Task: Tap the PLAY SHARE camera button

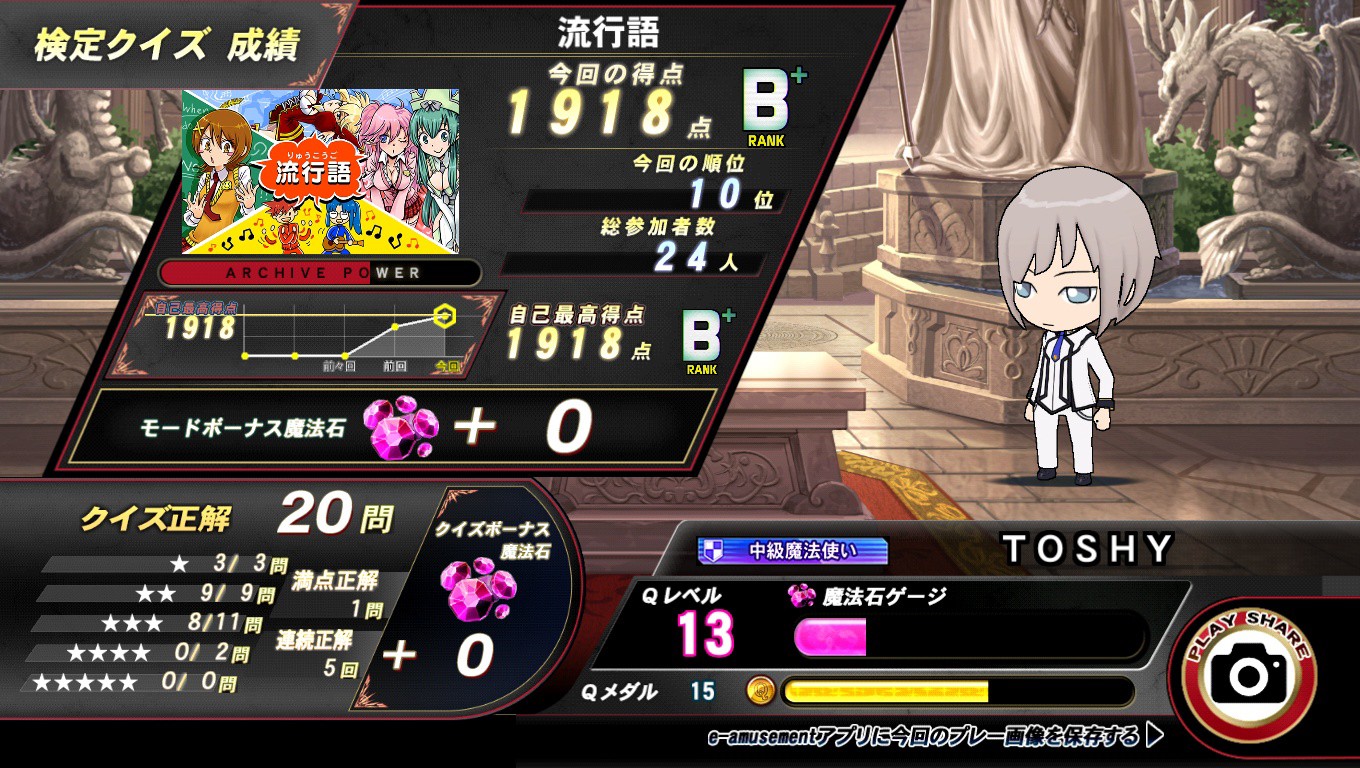Action: [1248, 675]
